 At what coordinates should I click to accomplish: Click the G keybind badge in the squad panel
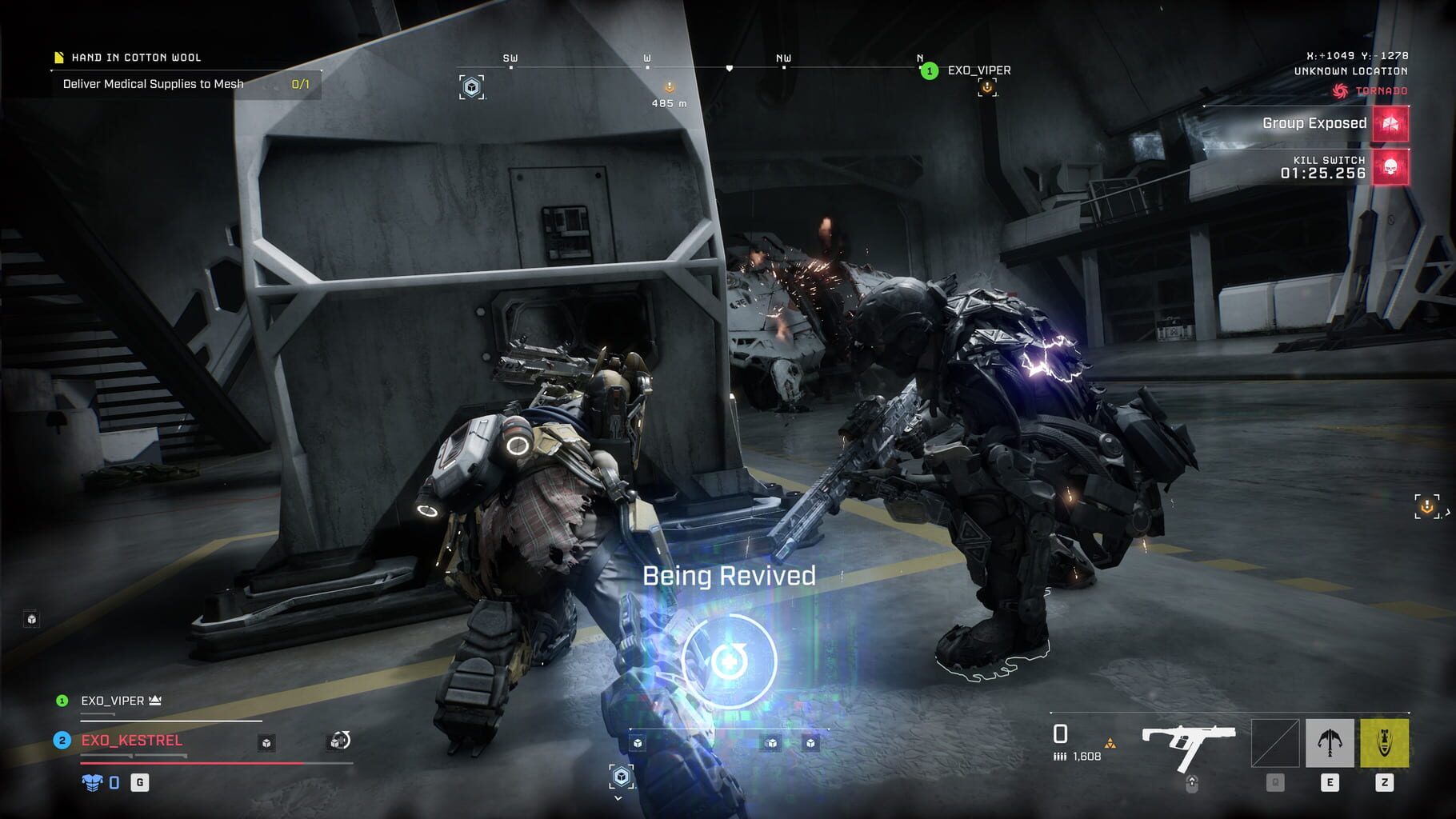tap(140, 782)
